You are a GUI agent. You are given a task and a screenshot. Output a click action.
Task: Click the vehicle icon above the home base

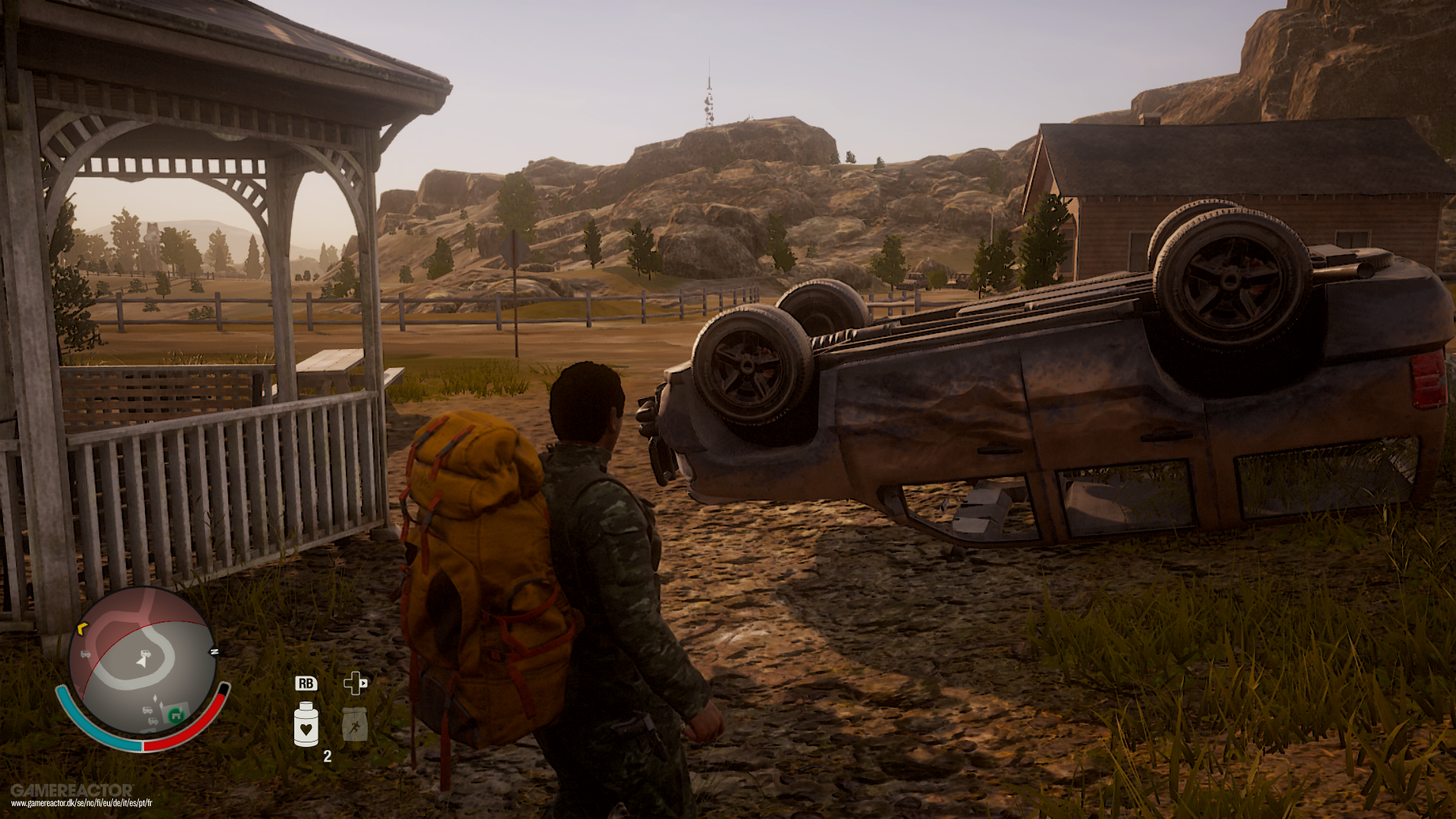pos(147,710)
